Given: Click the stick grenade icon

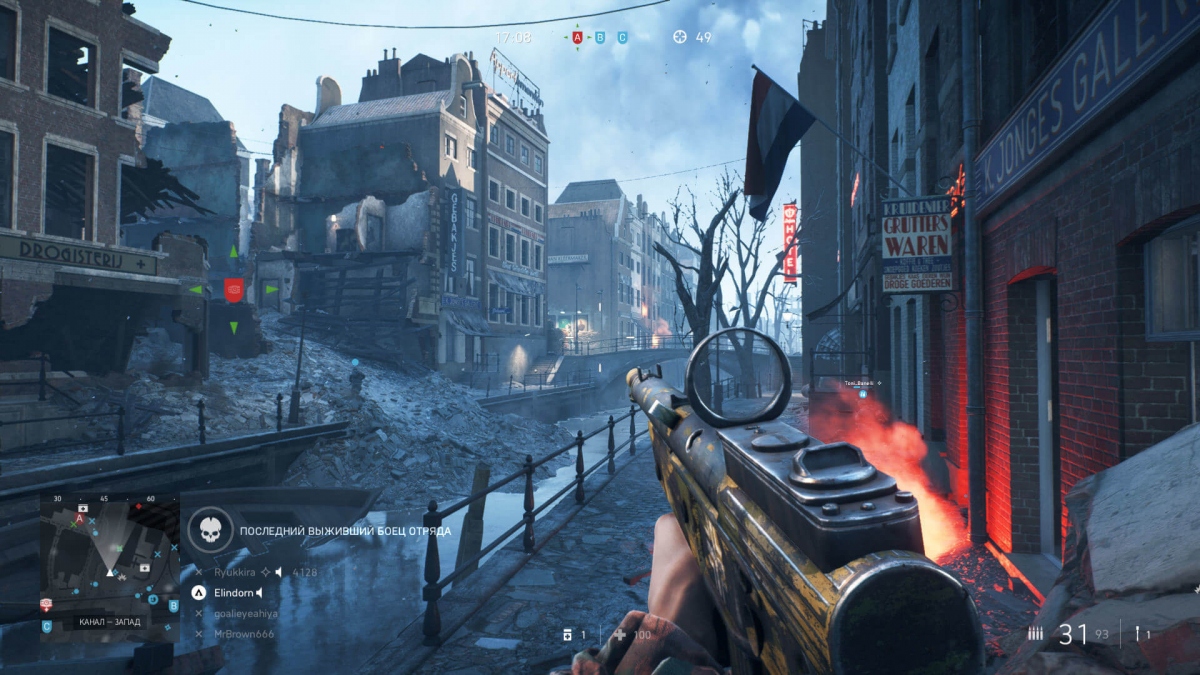Looking at the screenshot, I should (1136, 633).
